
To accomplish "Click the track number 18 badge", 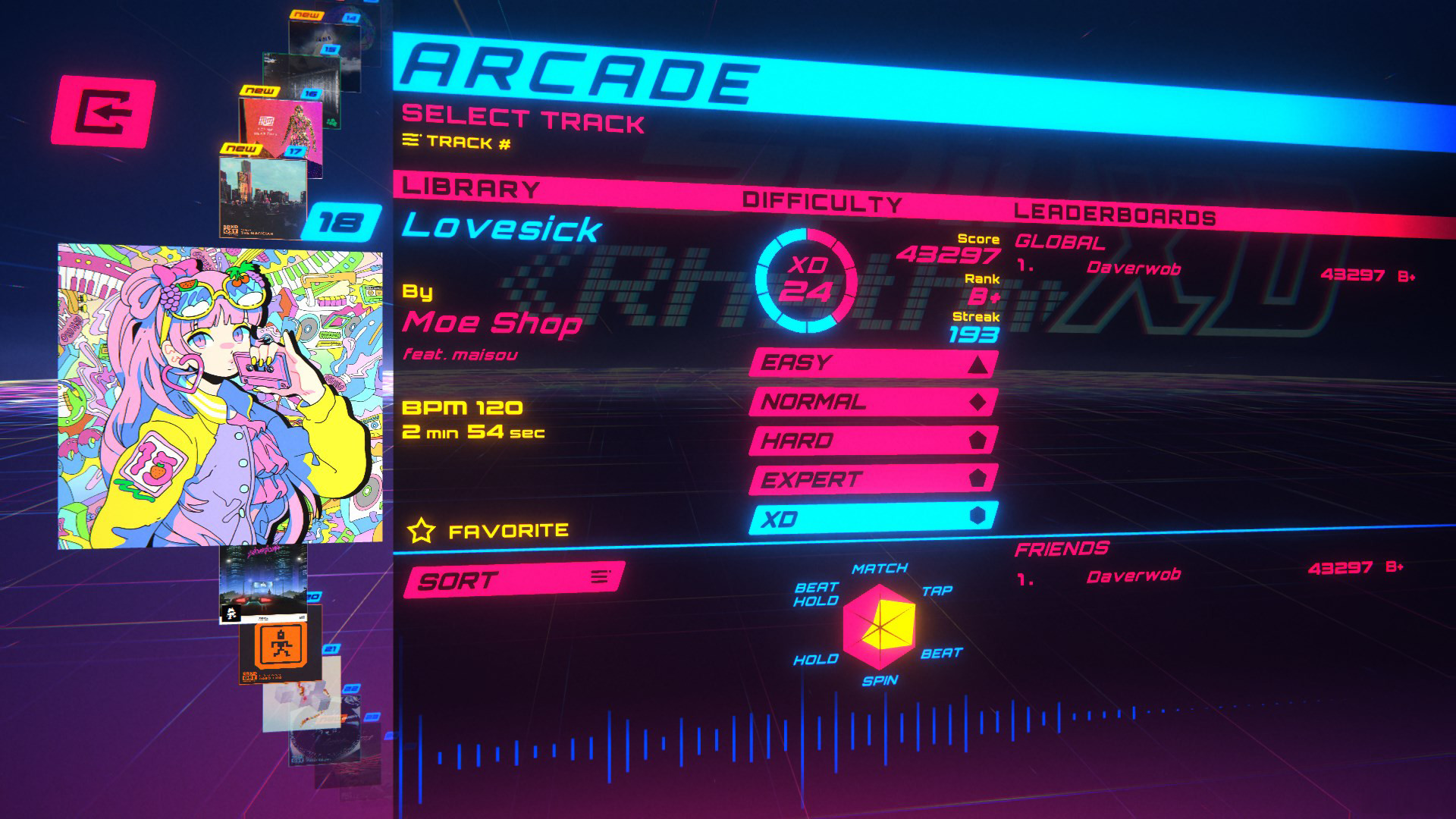I will pyautogui.click(x=343, y=221).
